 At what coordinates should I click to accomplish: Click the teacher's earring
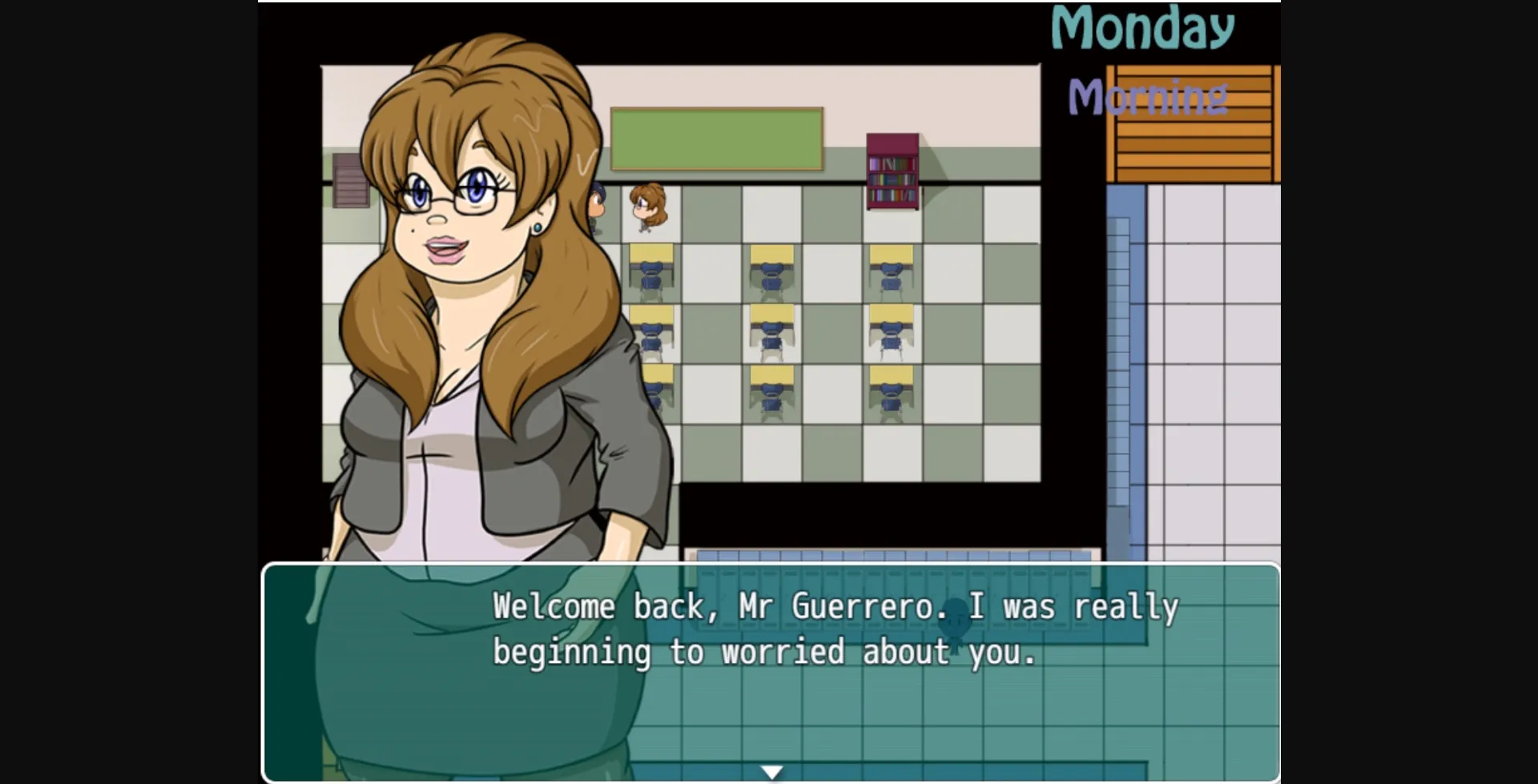pyautogui.click(x=538, y=228)
